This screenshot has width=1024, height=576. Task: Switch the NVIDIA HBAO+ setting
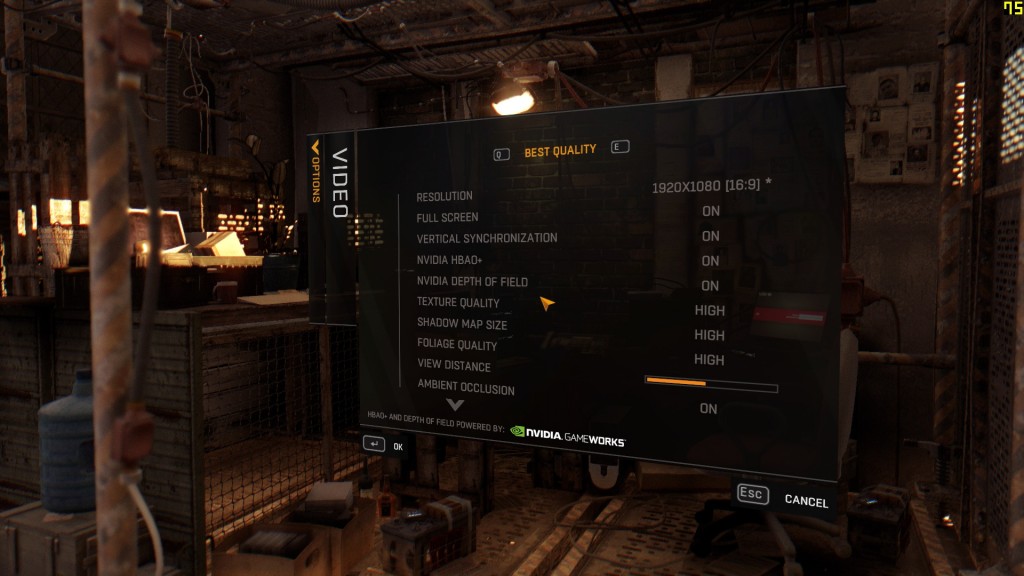coord(711,261)
